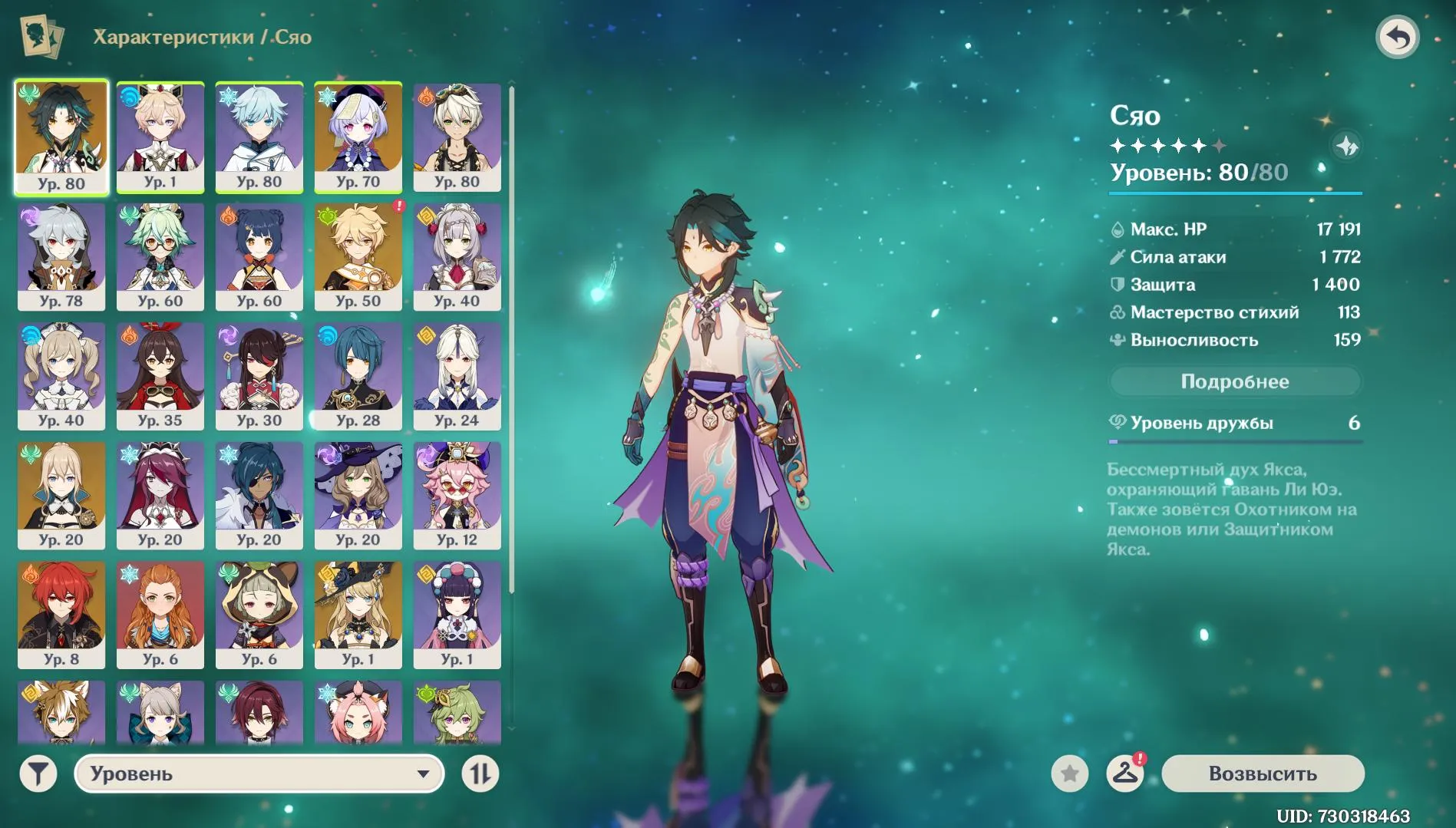
Task: Click the friendship icon beside Уровень дружбы
Action: coord(1118,422)
